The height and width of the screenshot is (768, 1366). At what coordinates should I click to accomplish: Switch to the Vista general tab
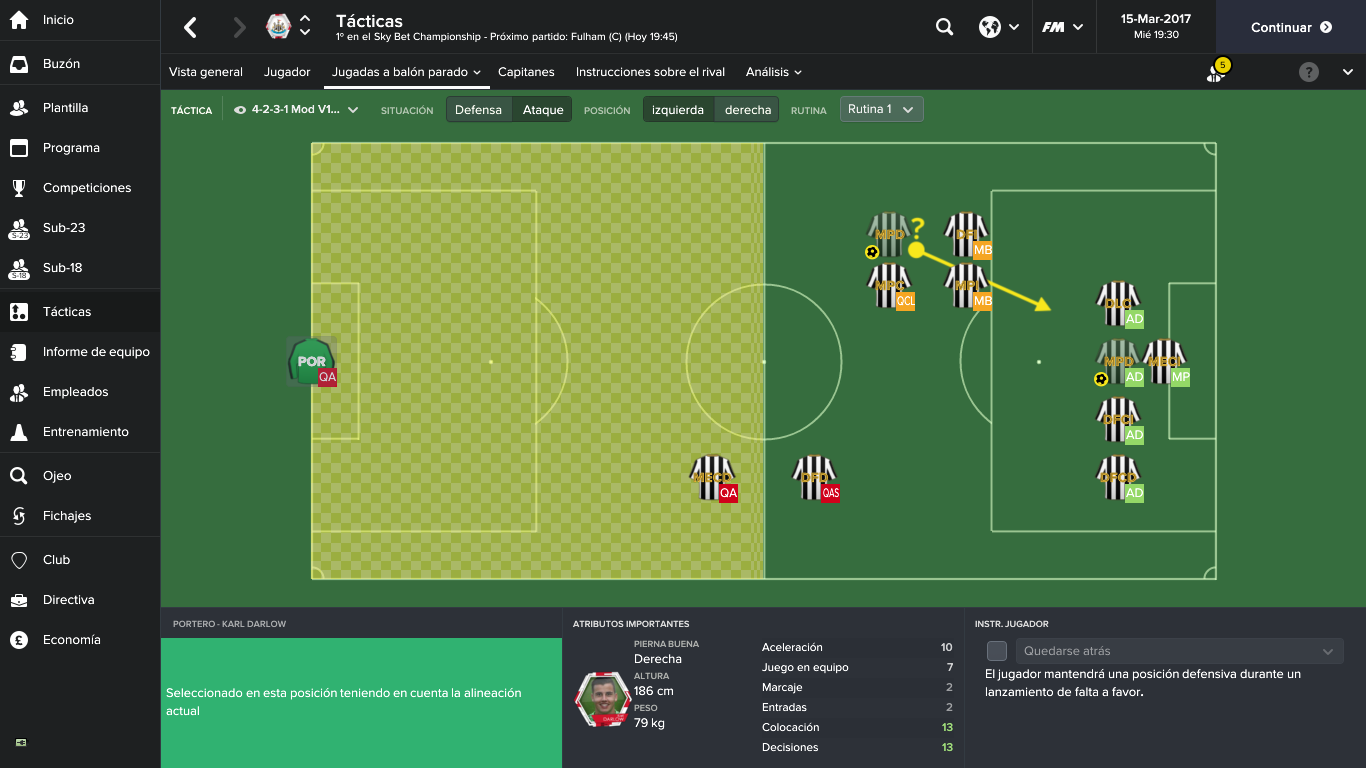click(x=206, y=72)
